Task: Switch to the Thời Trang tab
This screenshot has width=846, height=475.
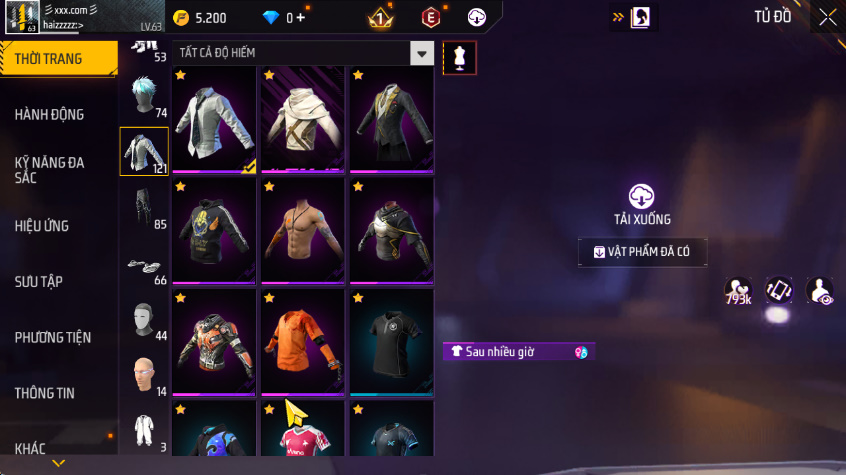Action: click(x=50, y=59)
